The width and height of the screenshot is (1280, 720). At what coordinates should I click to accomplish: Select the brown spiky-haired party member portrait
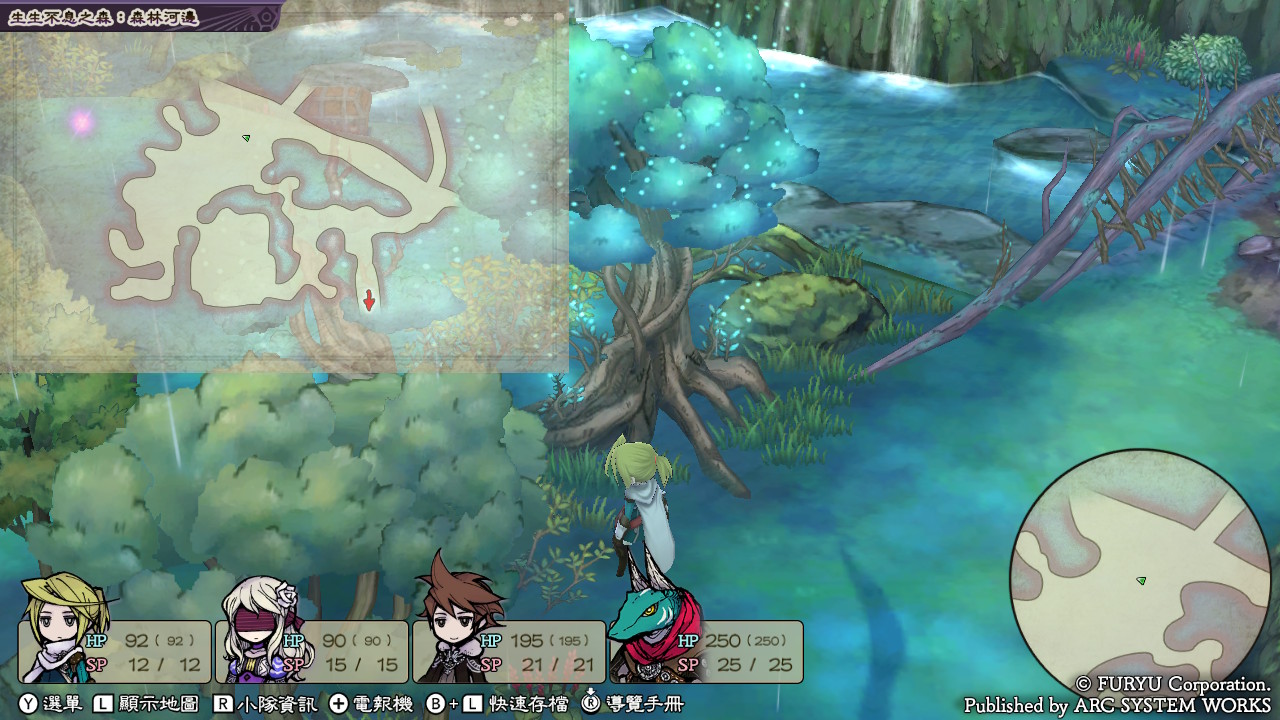455,620
